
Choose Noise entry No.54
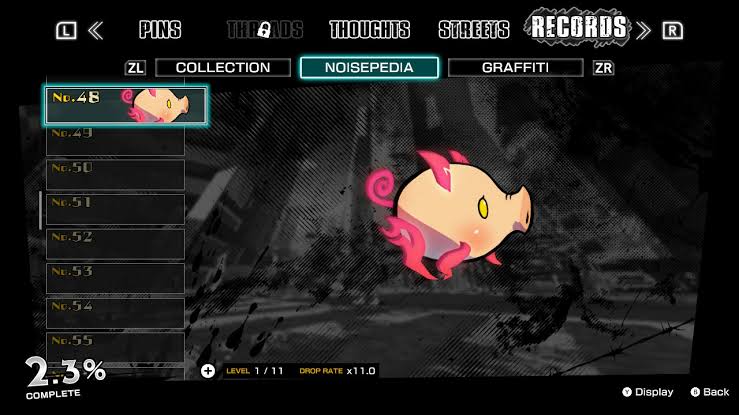pyautogui.click(x=115, y=313)
